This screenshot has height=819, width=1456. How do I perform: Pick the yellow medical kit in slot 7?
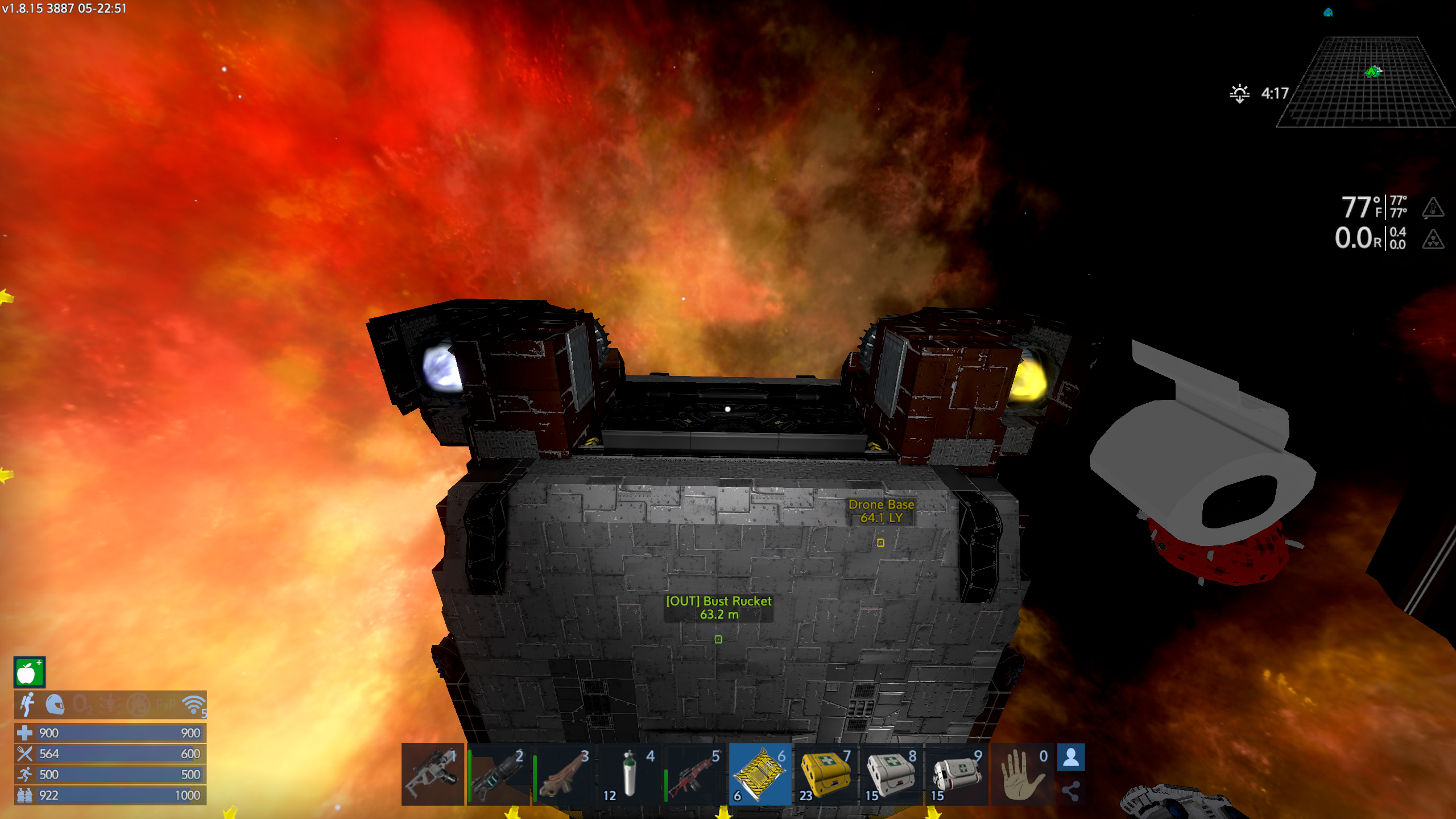[825, 774]
